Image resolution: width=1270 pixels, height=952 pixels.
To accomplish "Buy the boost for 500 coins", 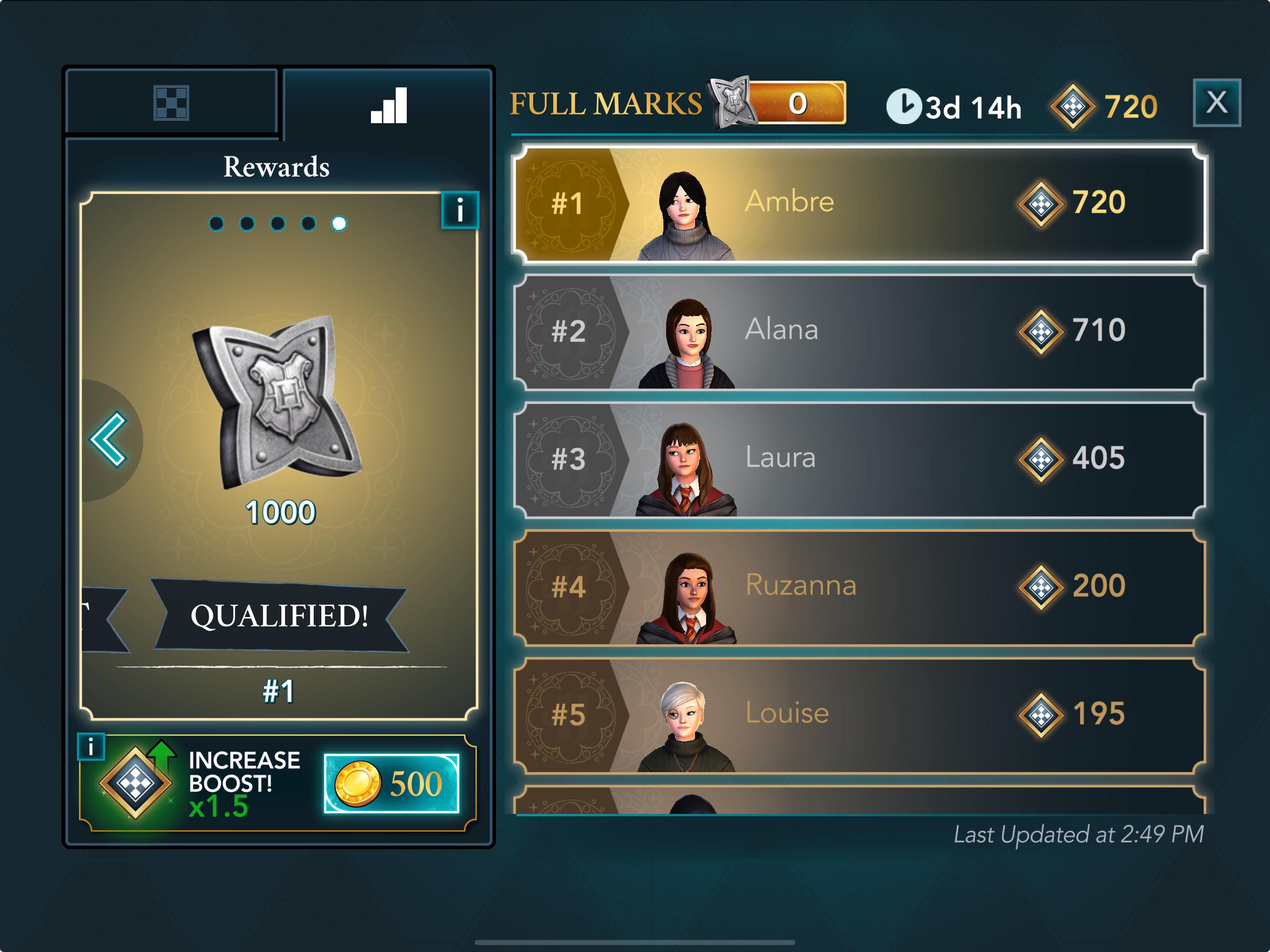I will pos(391,783).
